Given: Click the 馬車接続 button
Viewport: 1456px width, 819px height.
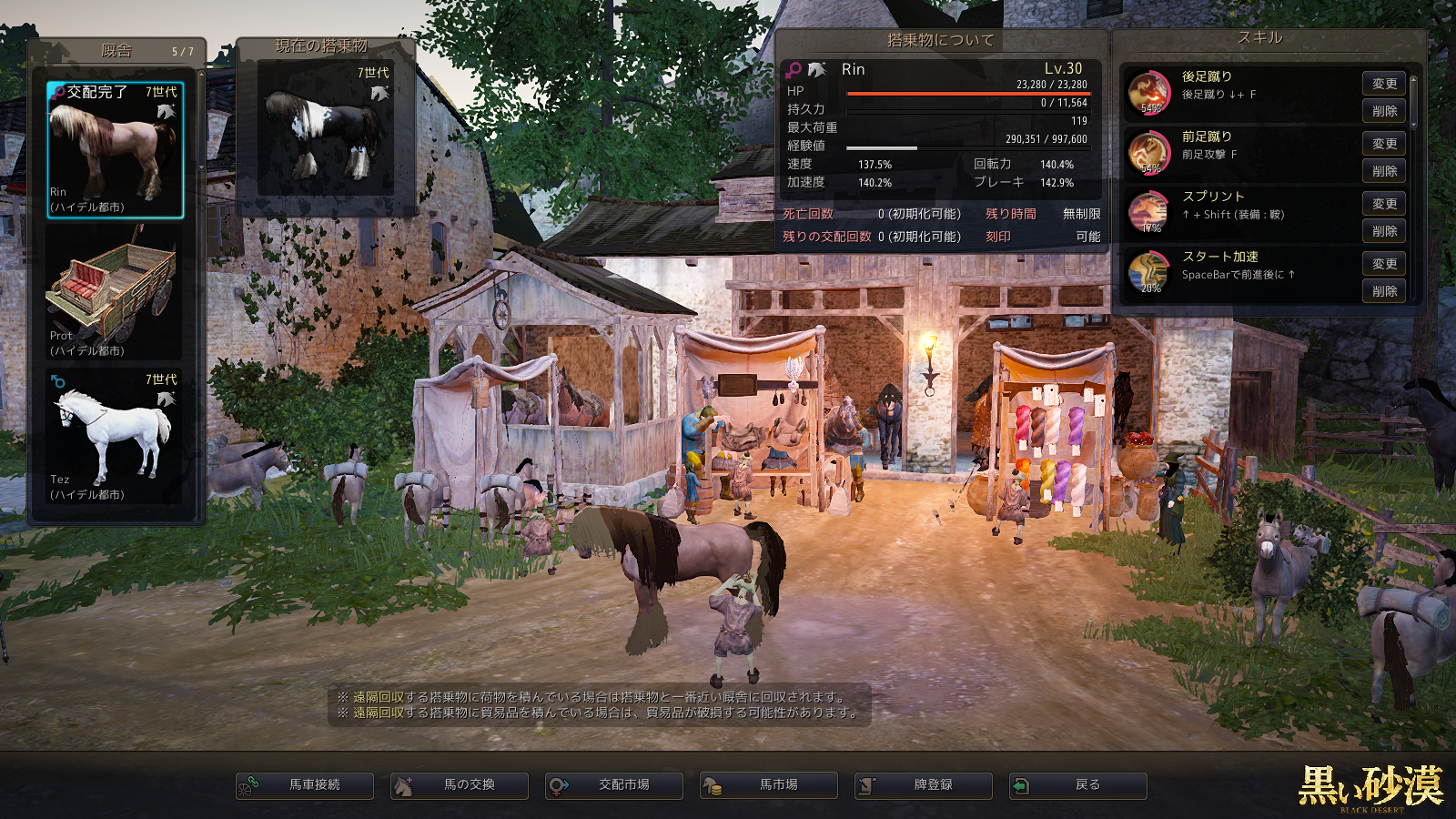Looking at the screenshot, I should [305, 785].
